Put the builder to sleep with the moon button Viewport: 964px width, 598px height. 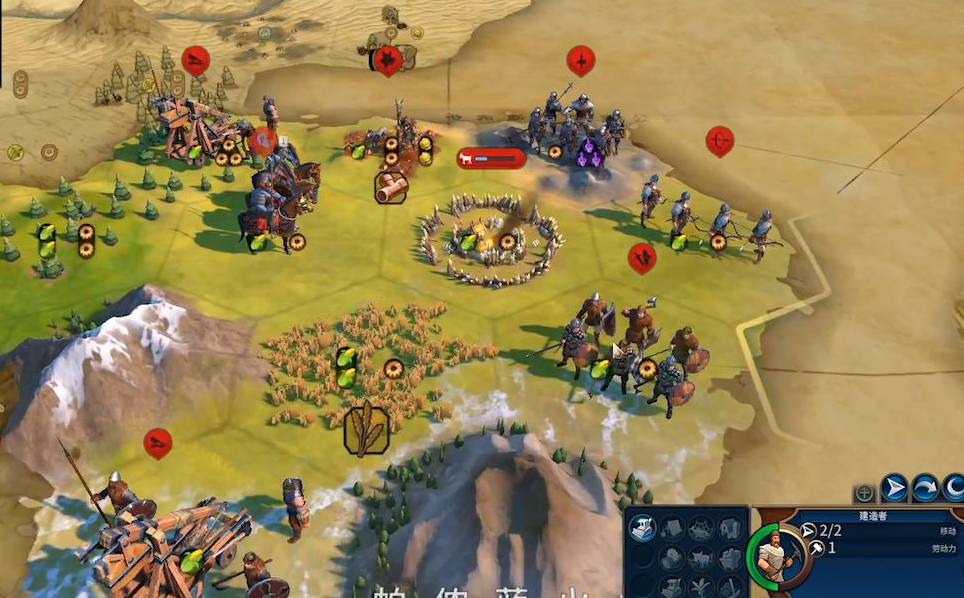(953, 489)
